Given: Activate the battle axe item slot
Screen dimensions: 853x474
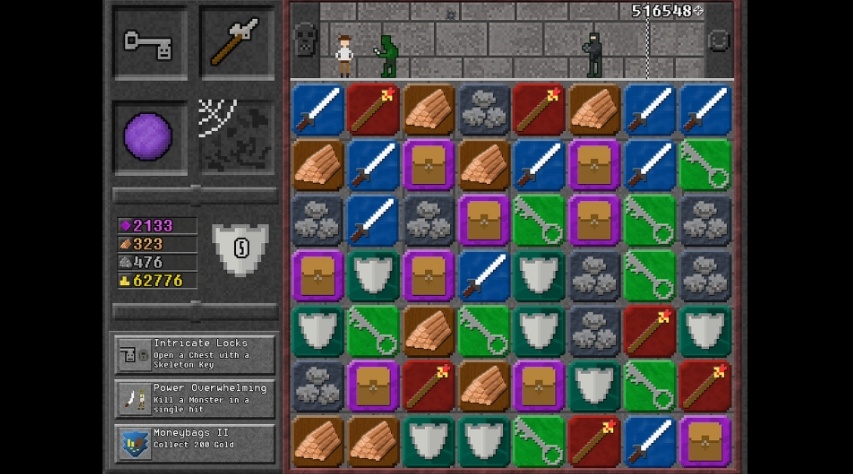Looking at the screenshot, I should click(x=237, y=42).
